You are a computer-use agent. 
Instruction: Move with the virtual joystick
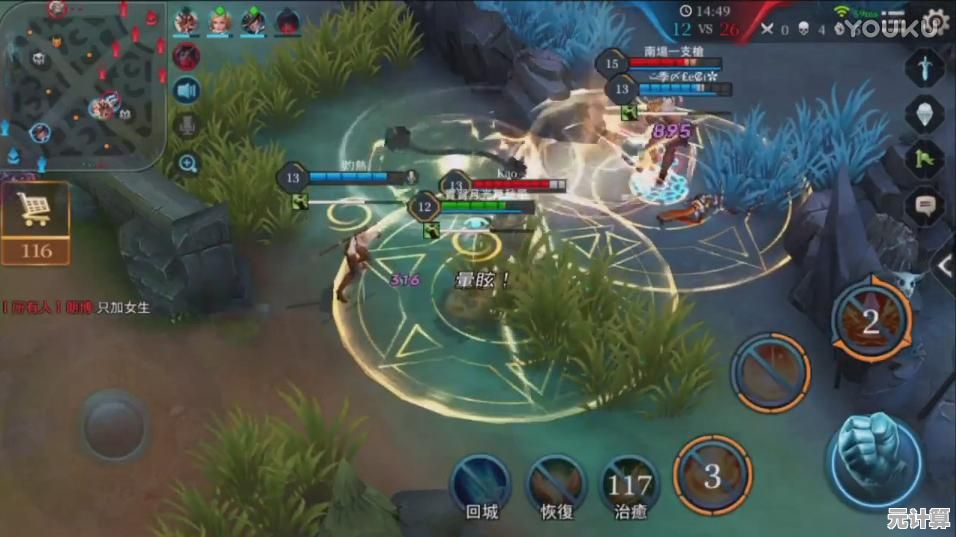[x=115, y=427]
